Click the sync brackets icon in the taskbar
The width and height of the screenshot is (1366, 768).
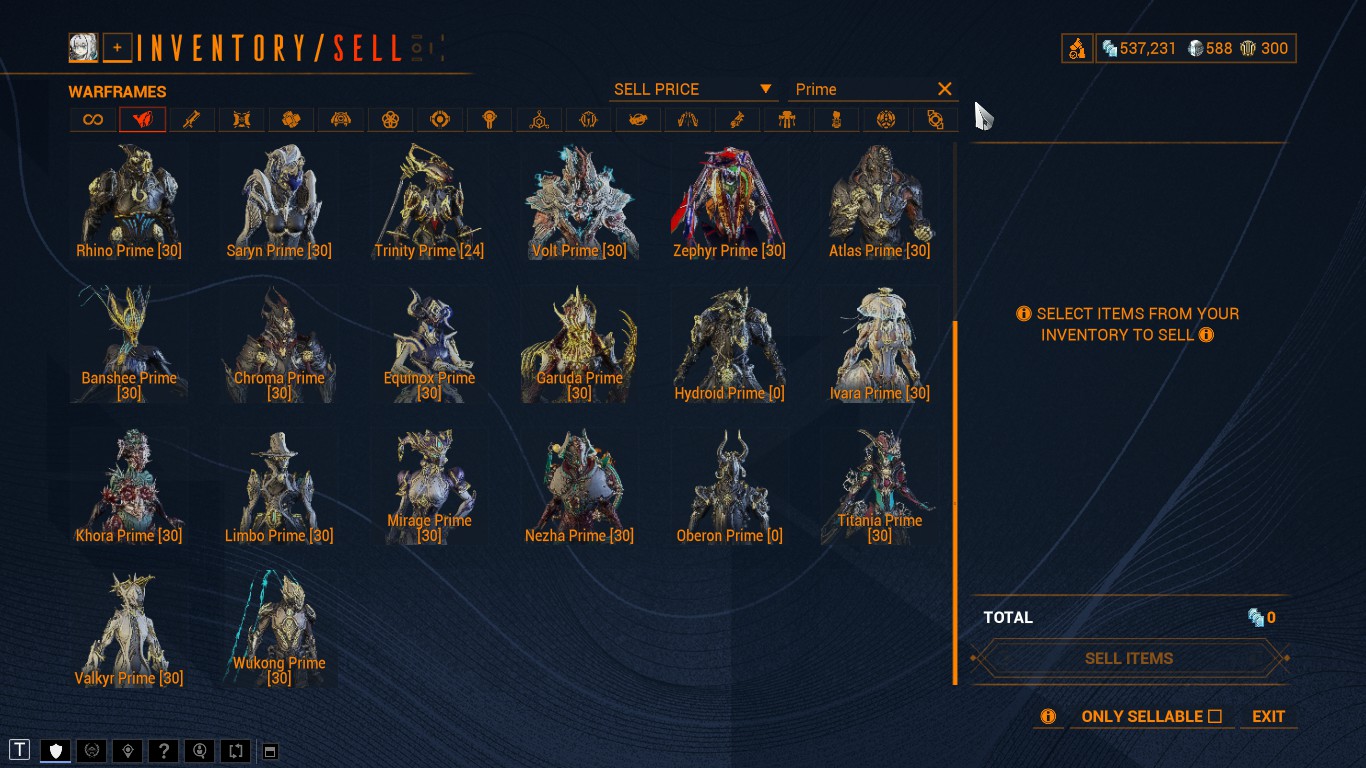pos(235,750)
